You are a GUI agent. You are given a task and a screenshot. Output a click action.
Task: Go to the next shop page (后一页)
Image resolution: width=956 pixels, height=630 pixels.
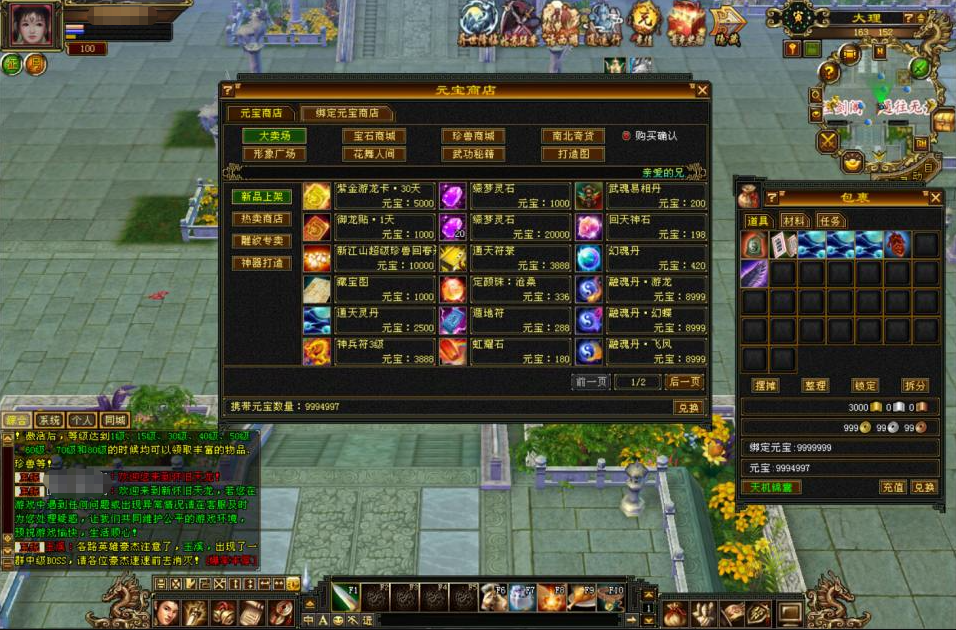[x=684, y=382]
